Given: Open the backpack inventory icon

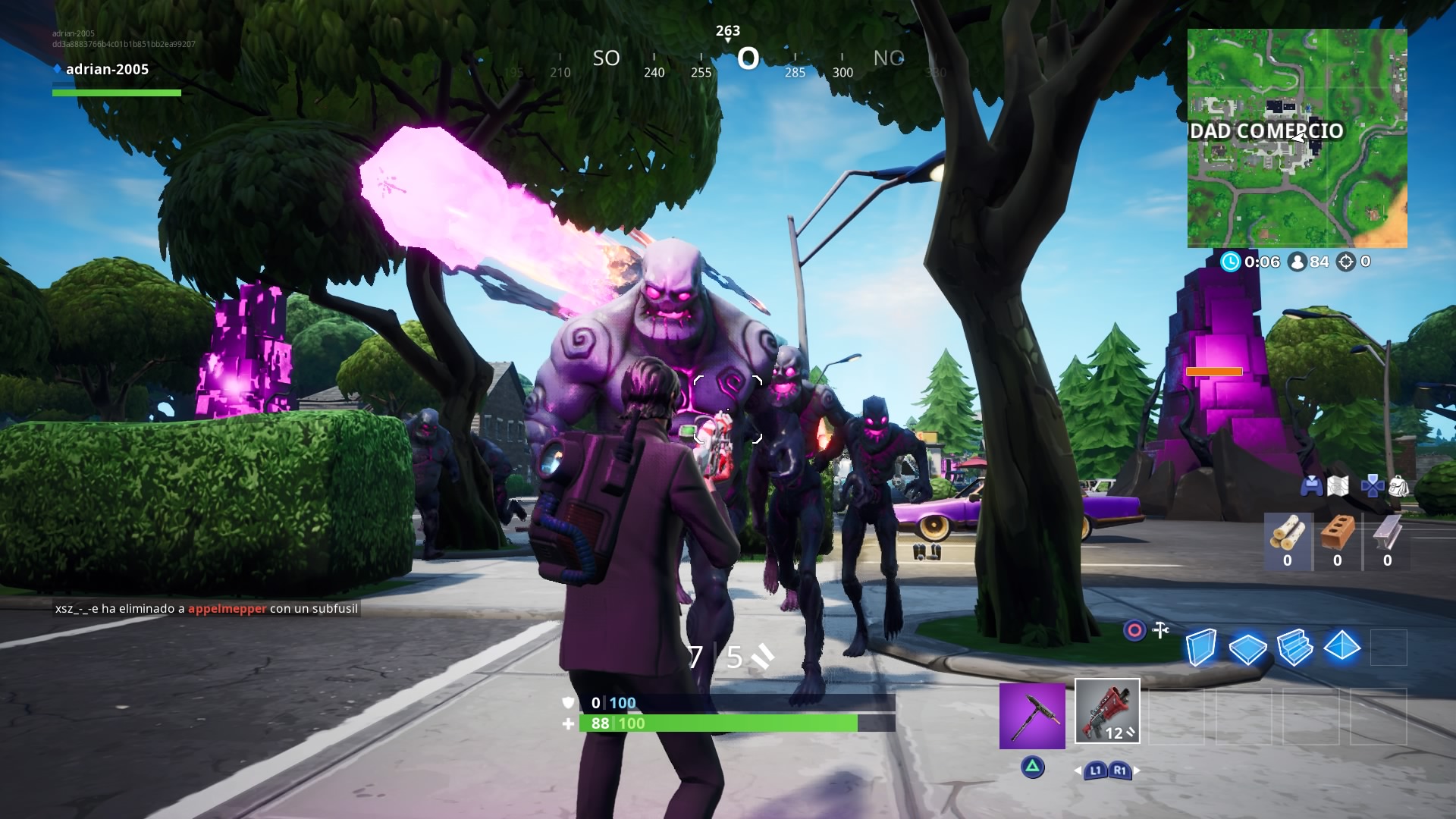Looking at the screenshot, I should pos(1399,486).
